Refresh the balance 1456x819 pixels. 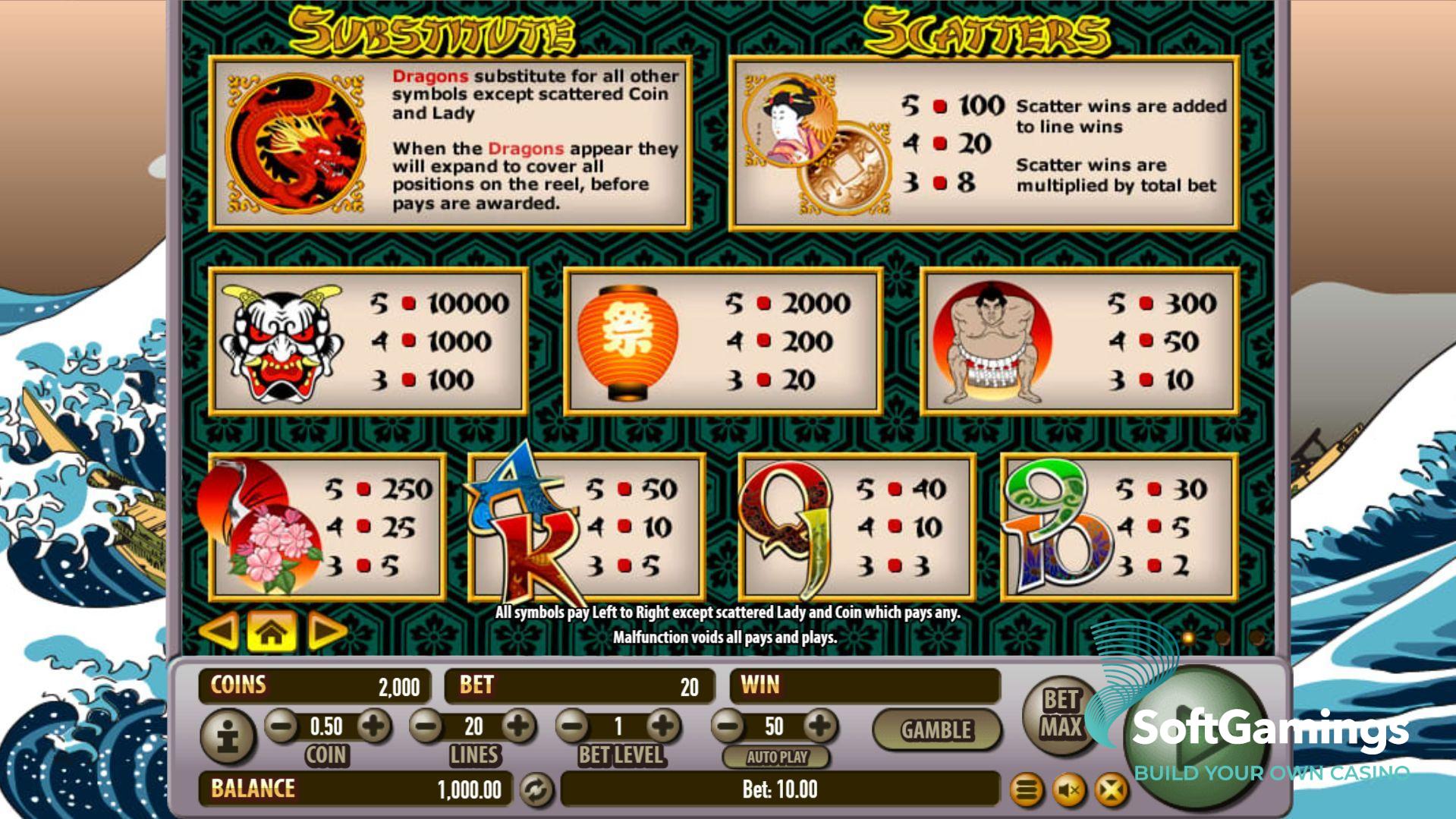pos(536,790)
